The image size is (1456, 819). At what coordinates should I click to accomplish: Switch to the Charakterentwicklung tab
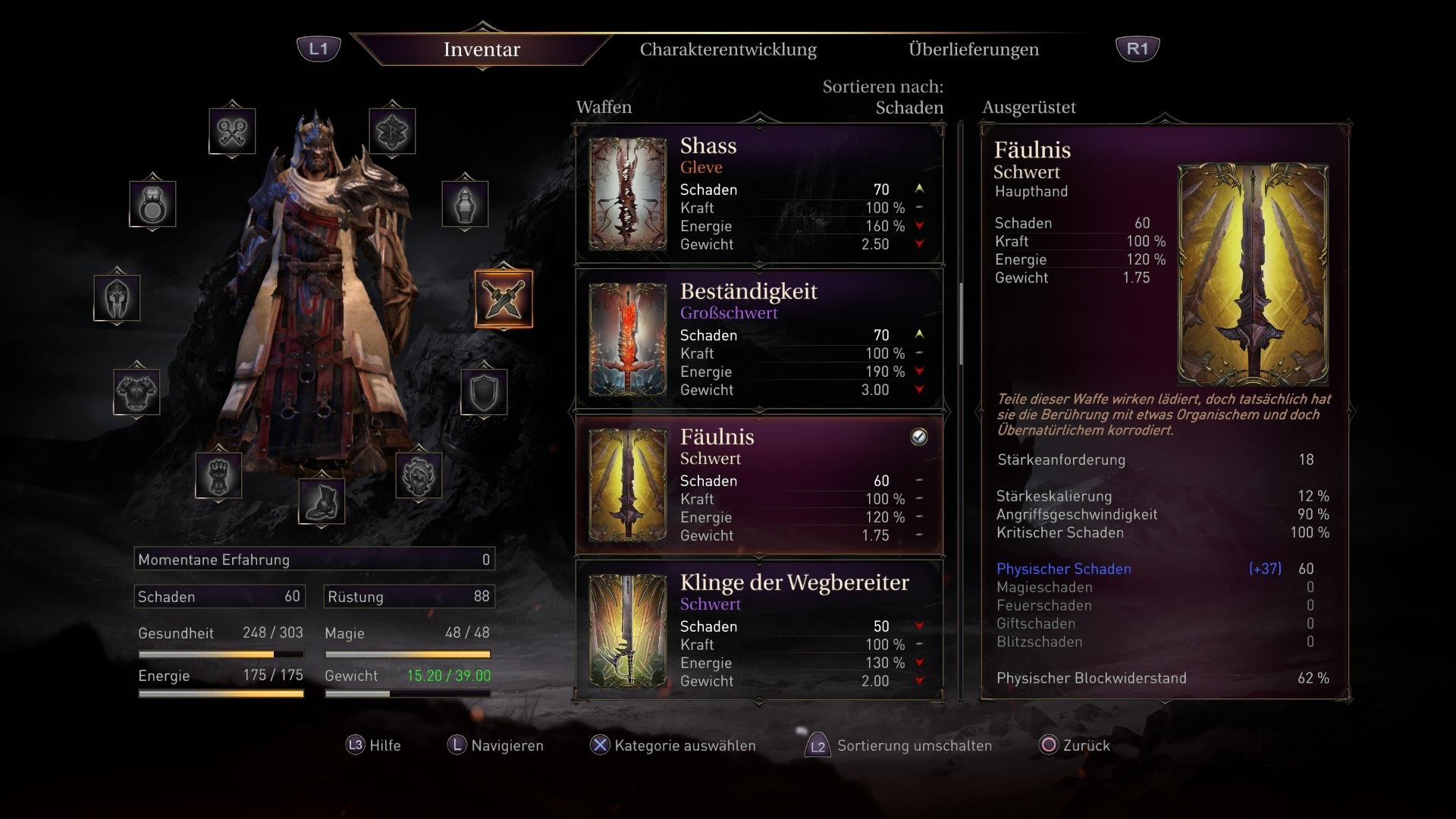pyautogui.click(x=728, y=50)
